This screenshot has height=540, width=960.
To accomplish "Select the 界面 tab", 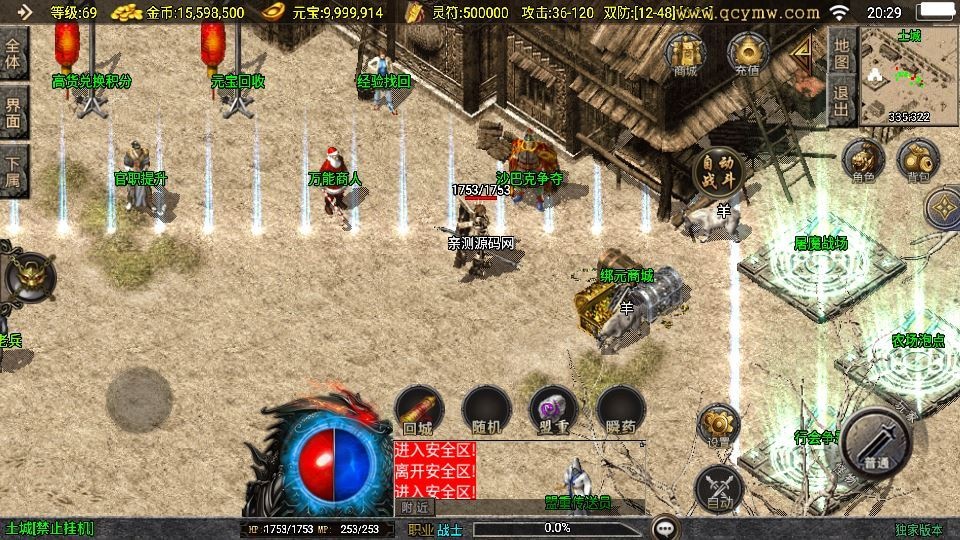I will 13,112.
